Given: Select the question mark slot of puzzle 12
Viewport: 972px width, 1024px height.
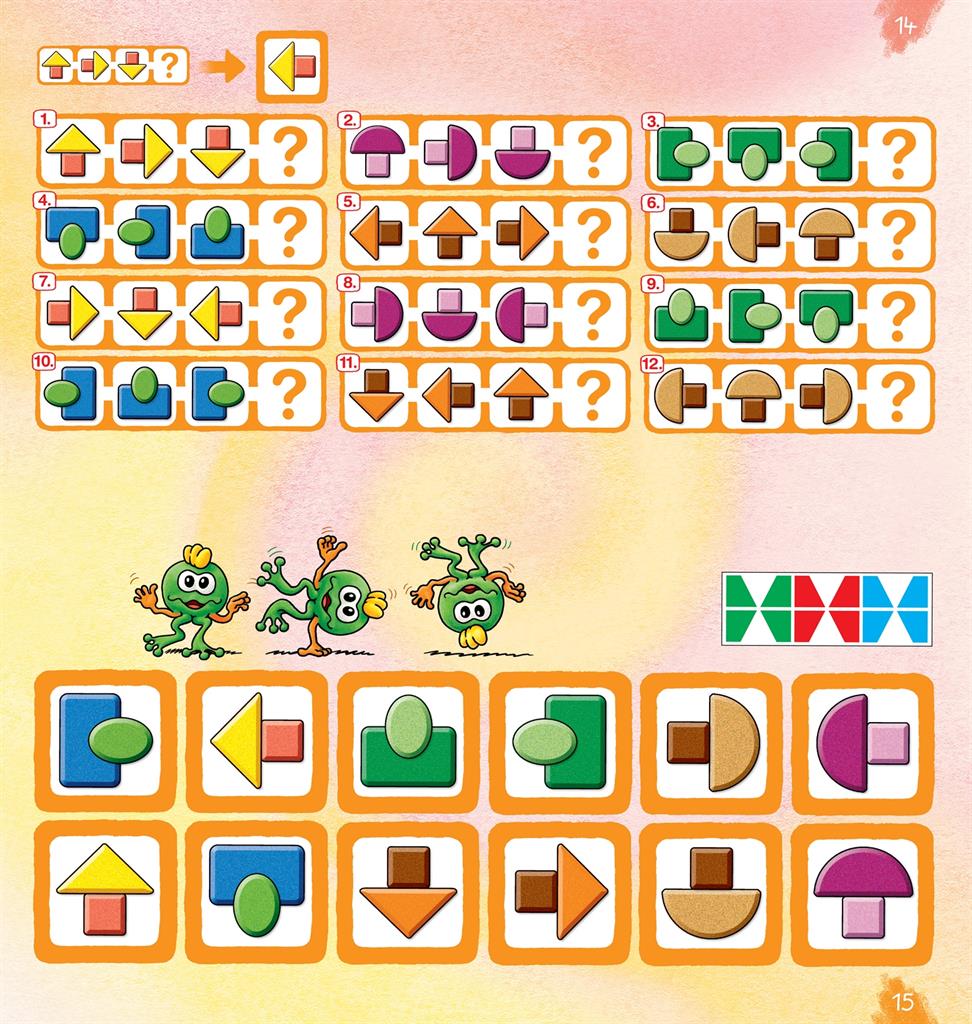Looking at the screenshot, I should [x=899, y=394].
